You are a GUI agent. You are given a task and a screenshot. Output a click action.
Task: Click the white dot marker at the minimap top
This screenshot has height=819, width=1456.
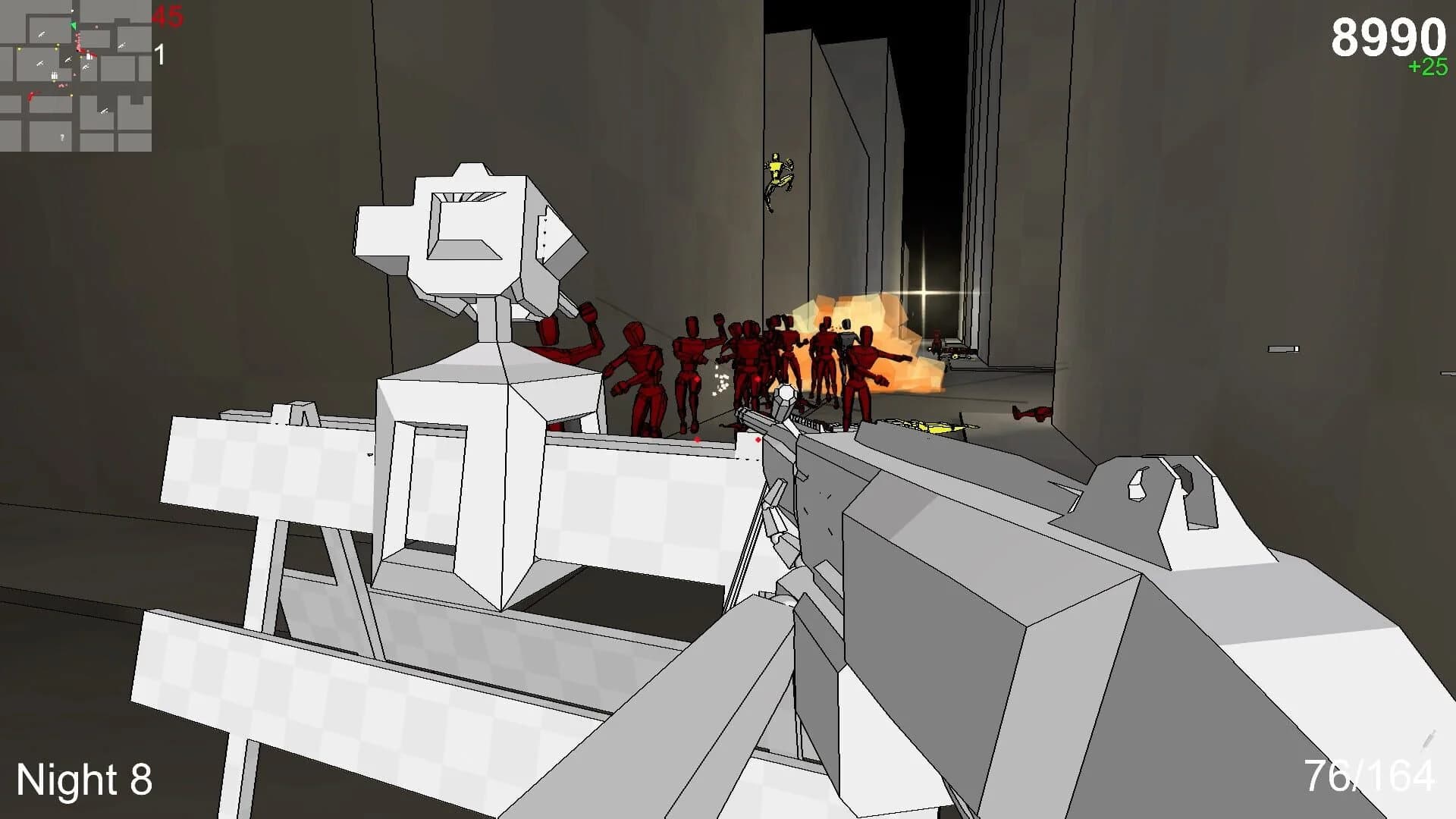pyautogui.click(x=72, y=11)
